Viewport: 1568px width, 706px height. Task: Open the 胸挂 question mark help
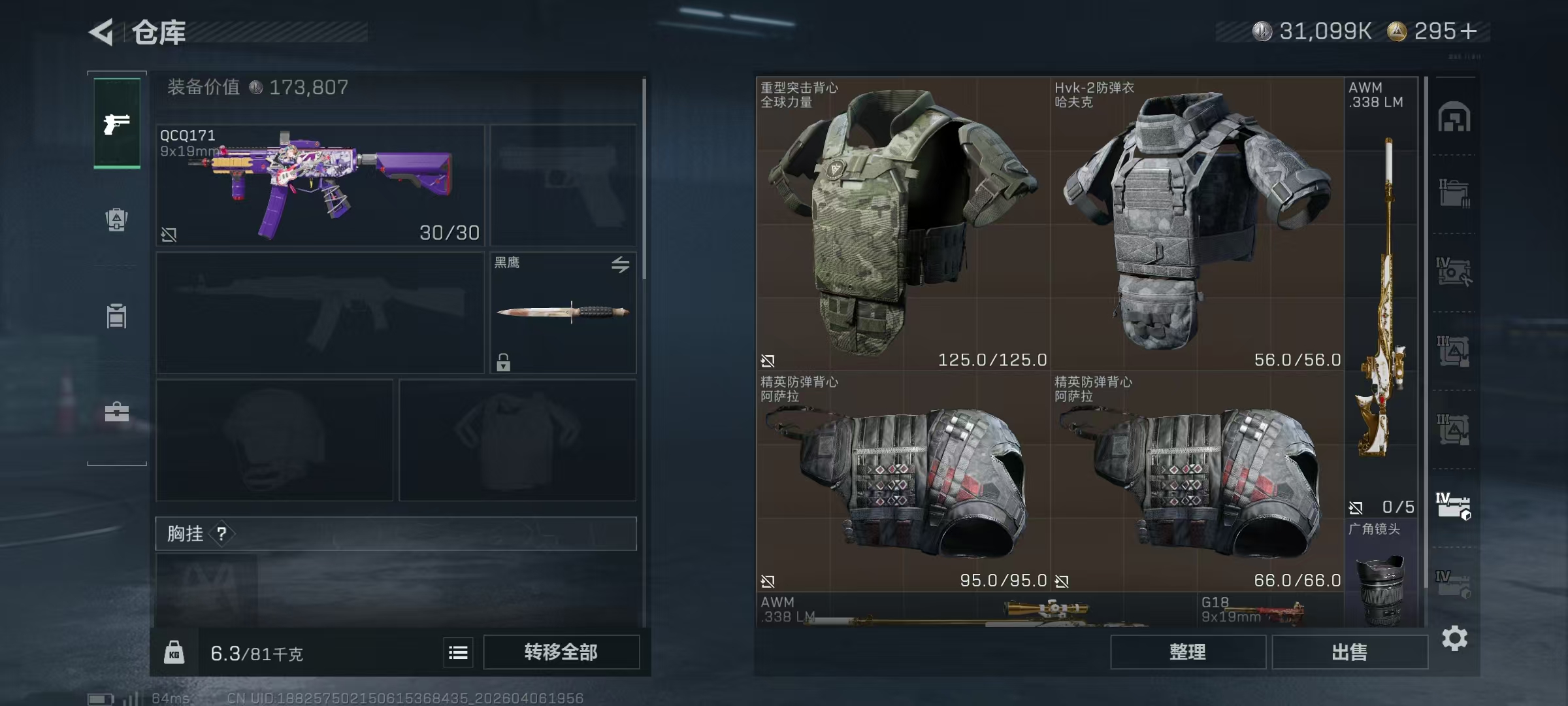(x=221, y=533)
